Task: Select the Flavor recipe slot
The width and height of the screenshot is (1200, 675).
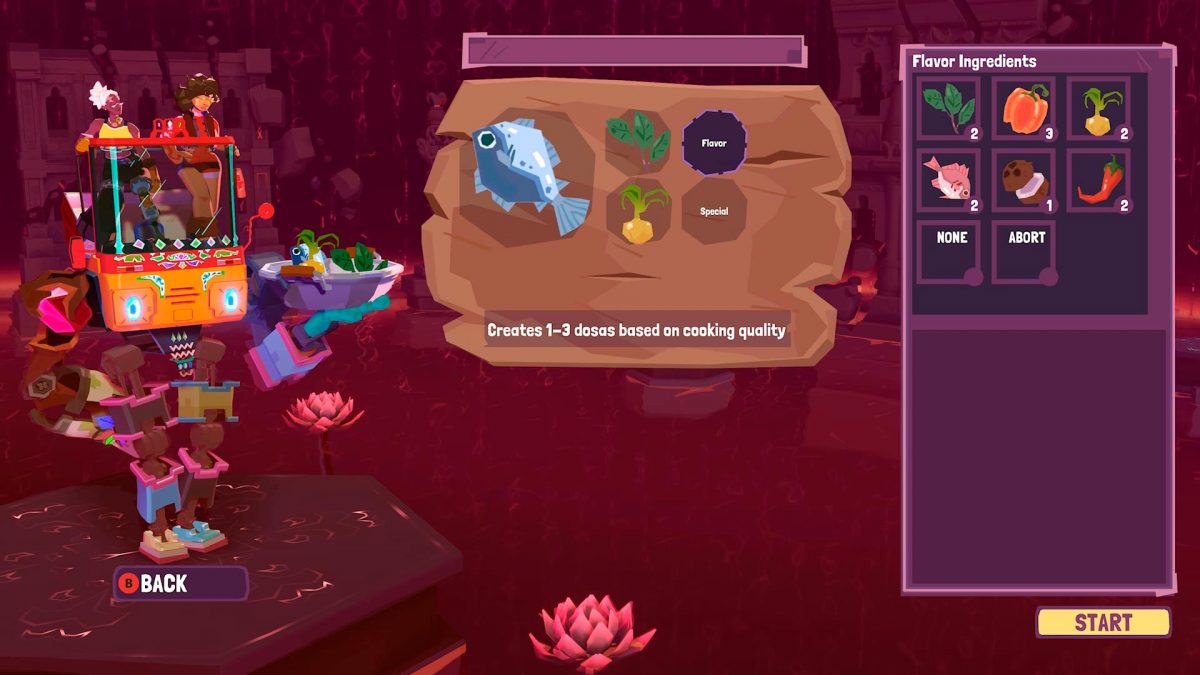Action: tap(714, 143)
